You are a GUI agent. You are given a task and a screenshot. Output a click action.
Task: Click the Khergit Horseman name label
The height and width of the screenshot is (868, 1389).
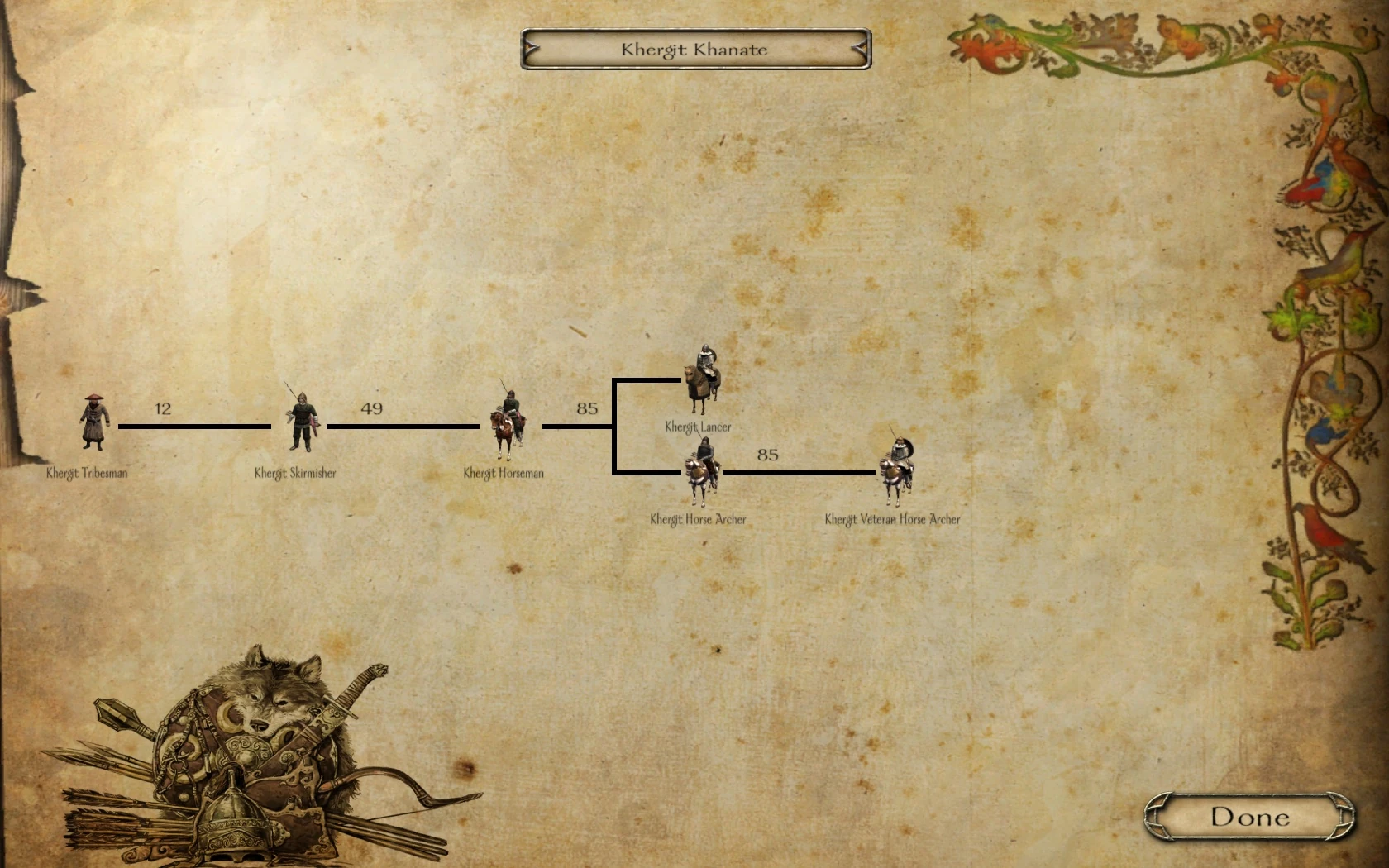[x=504, y=473]
